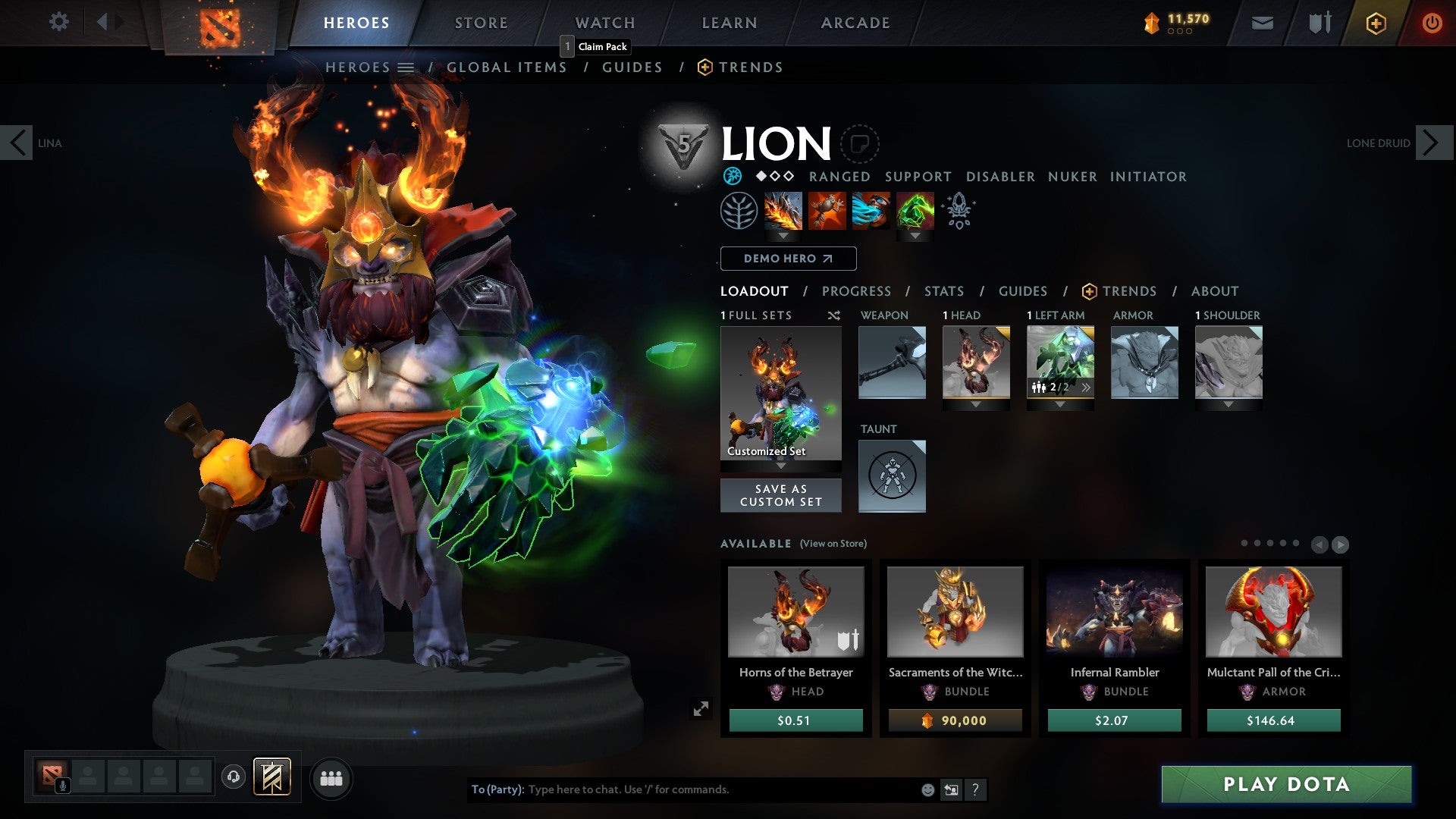Select Lion's Hex ability icon
The image size is (1456, 819).
point(827,211)
